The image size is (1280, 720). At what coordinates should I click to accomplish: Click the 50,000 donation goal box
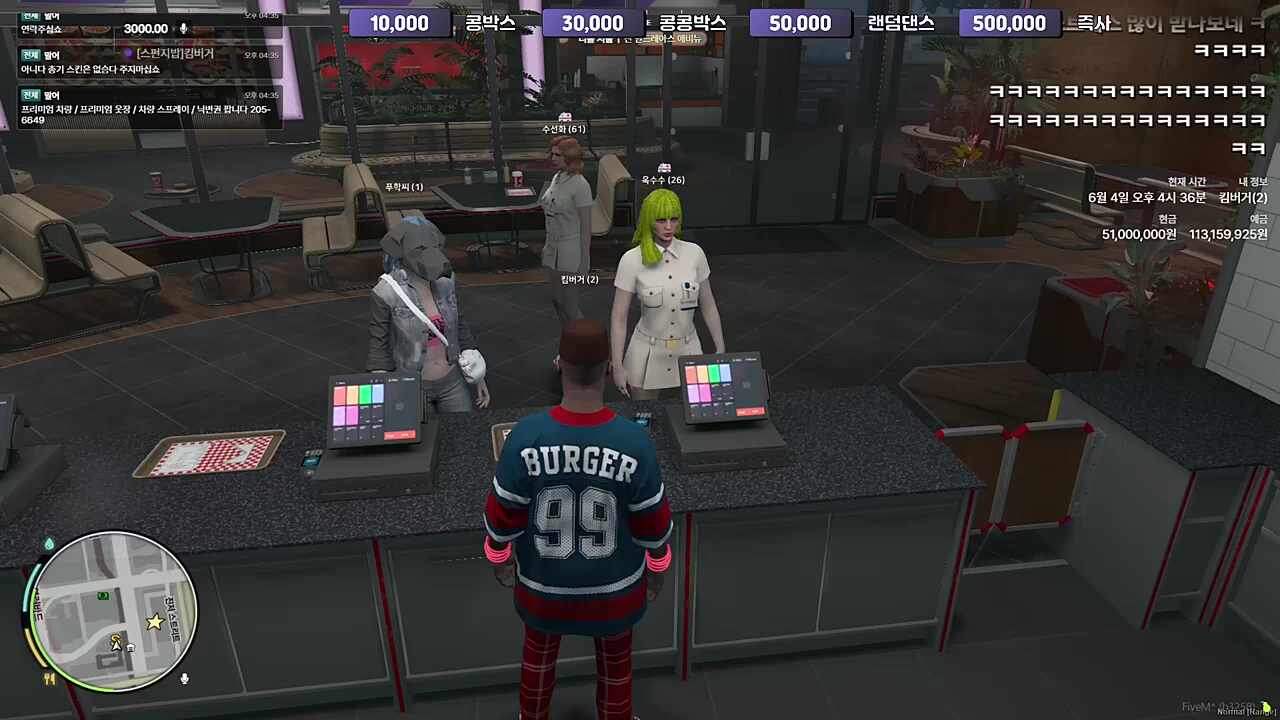coord(800,23)
